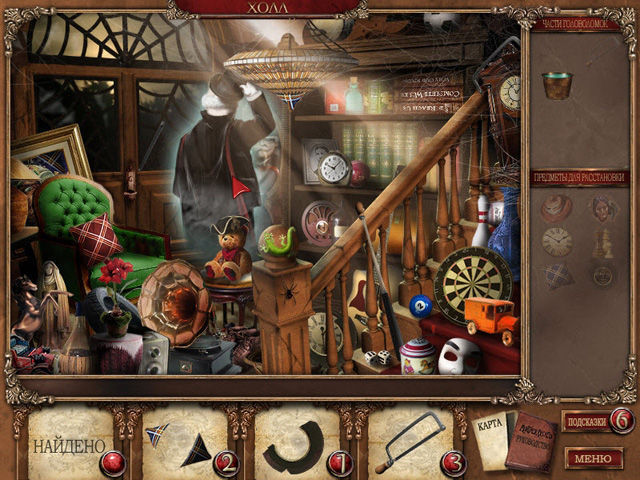Pick the plaid pillow placement item

[x=557, y=274]
